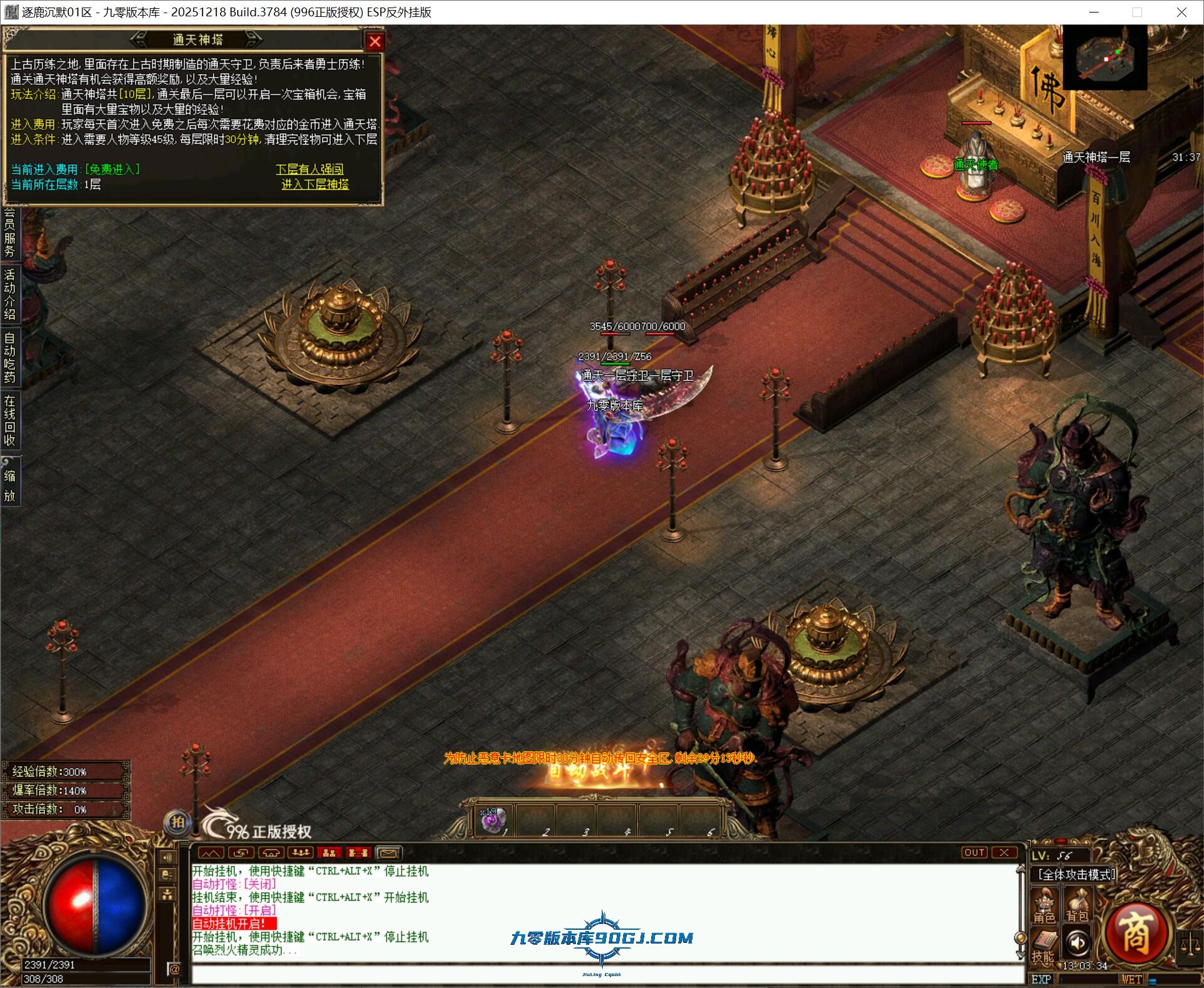Open the 角色 character sheet

[x=1044, y=907]
